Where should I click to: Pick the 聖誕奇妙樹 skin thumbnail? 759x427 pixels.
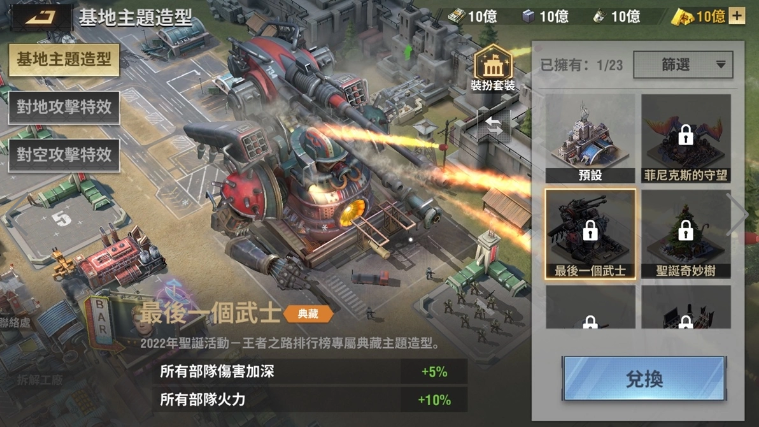coord(686,233)
